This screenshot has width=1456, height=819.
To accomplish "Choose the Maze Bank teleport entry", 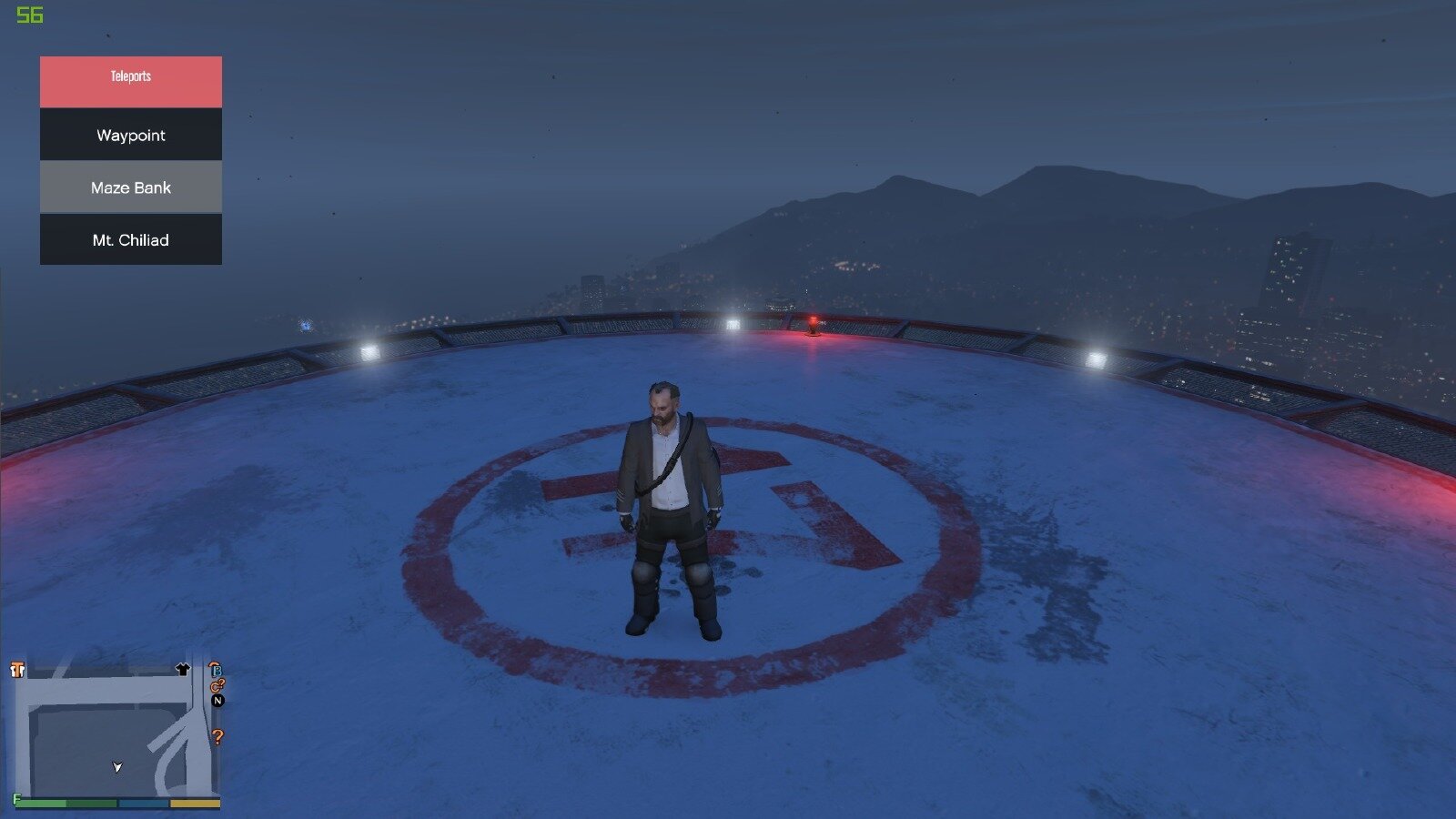I will coord(131,187).
